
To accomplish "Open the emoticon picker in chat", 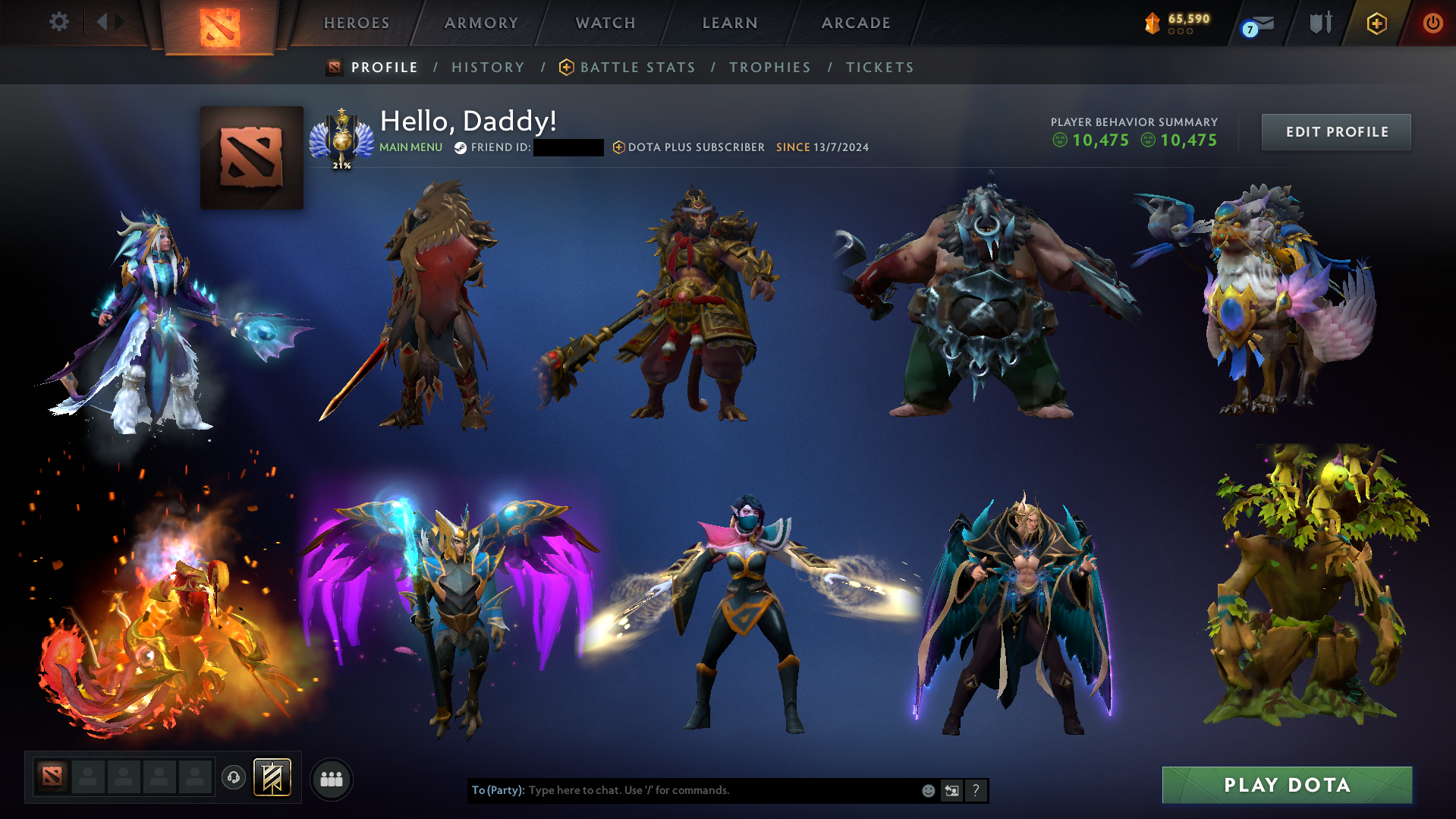I will (928, 790).
